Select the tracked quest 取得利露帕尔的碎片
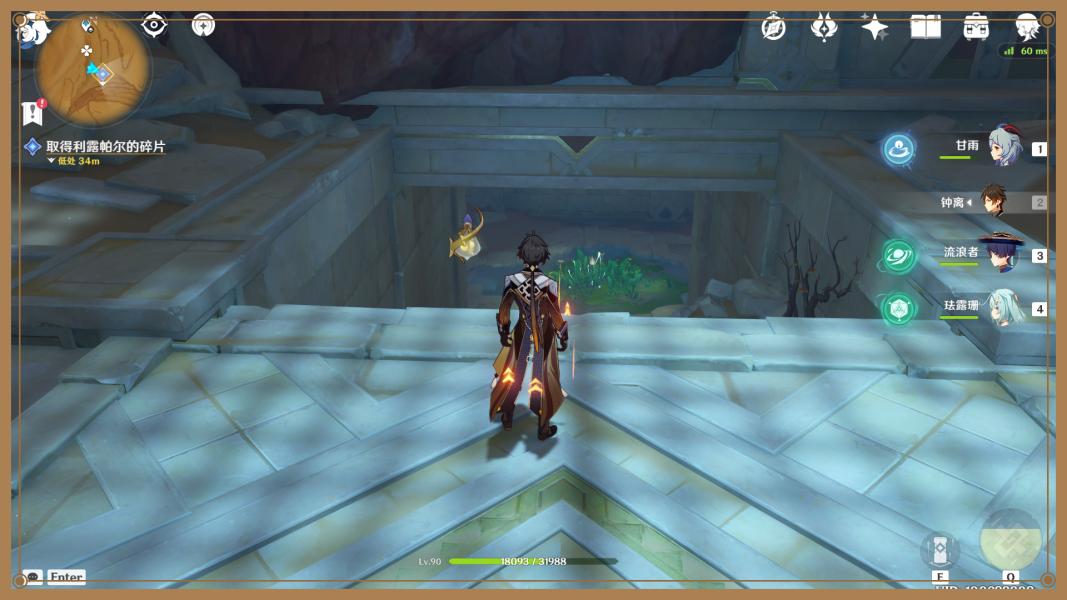This screenshot has width=1067, height=600. click(105, 146)
